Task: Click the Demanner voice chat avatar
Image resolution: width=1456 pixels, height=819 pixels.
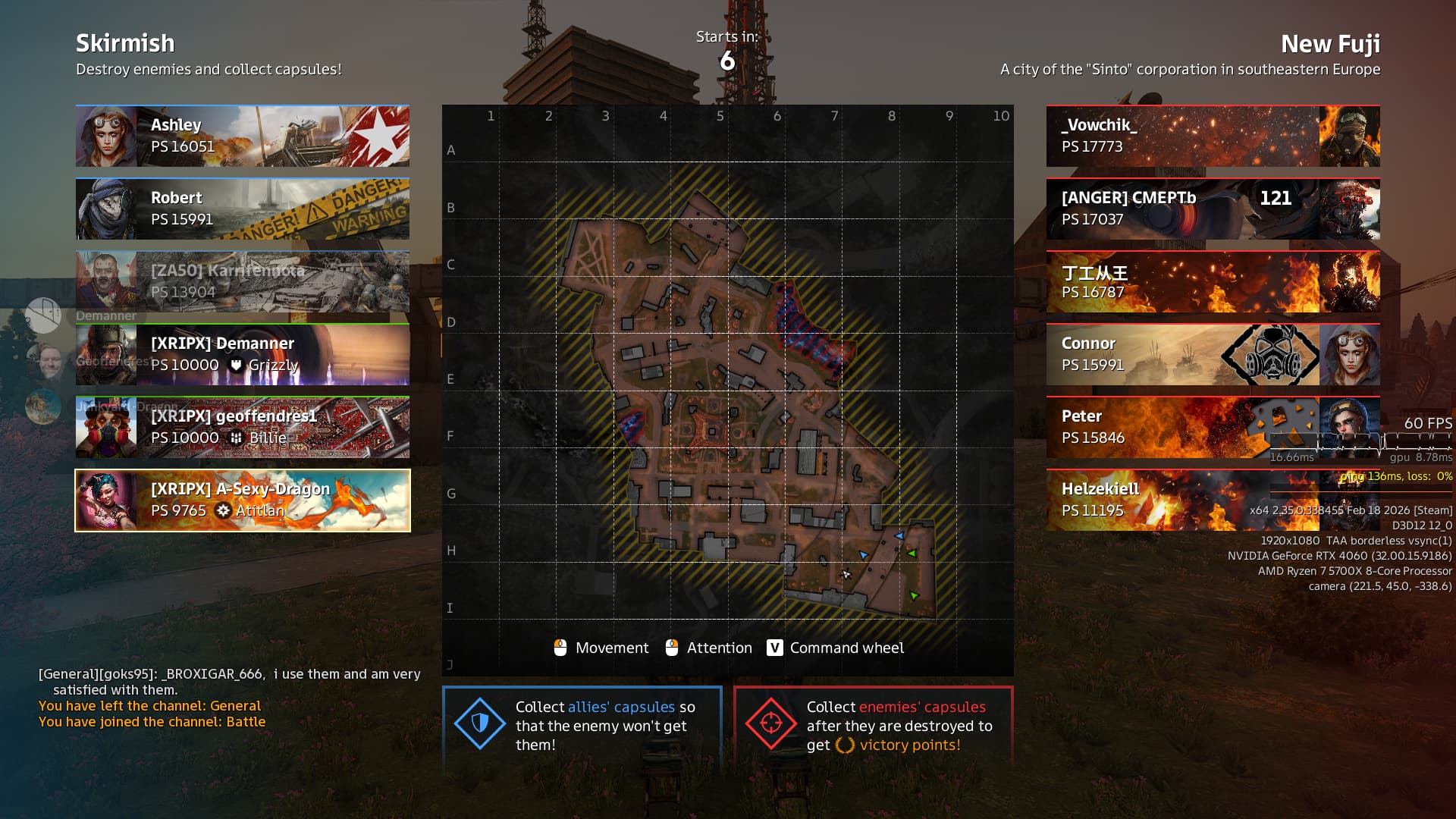Action: [43, 315]
